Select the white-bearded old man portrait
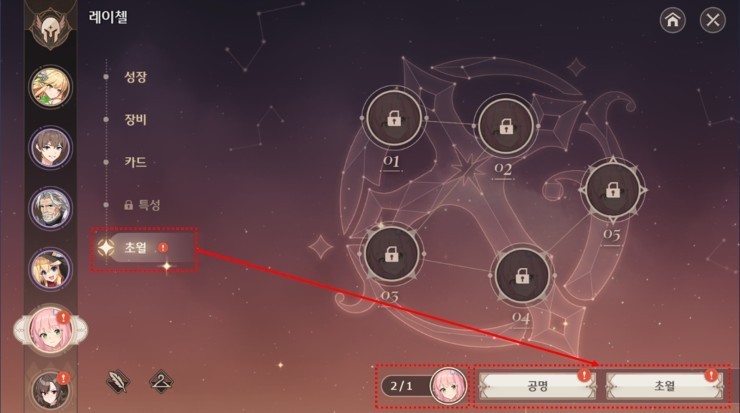 coord(50,209)
